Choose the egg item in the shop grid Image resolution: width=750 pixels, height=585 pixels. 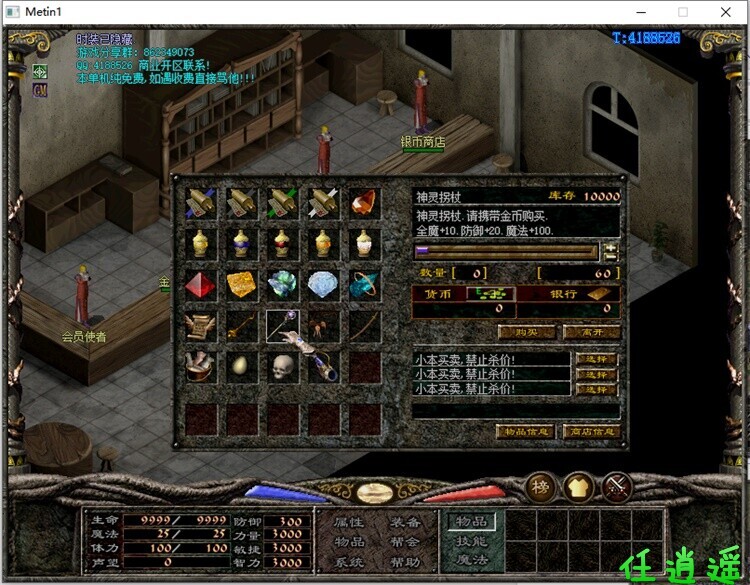[x=242, y=367]
